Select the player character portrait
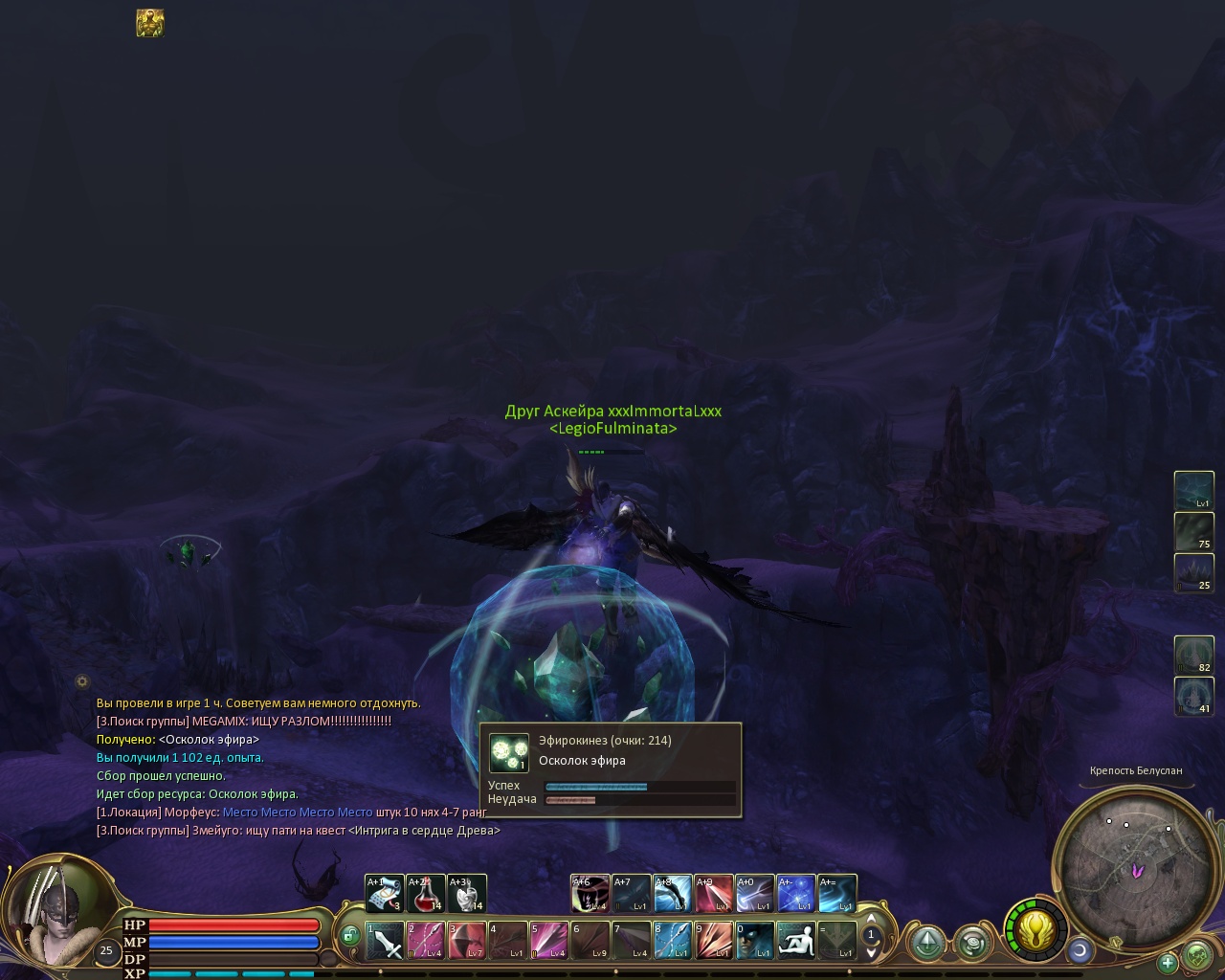 point(53,914)
